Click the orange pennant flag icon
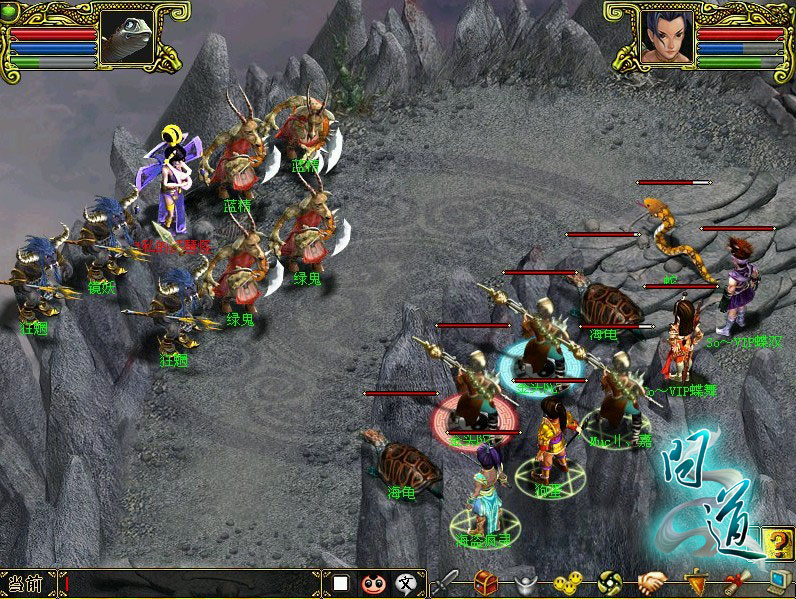This screenshot has height=599, width=796. point(696,582)
